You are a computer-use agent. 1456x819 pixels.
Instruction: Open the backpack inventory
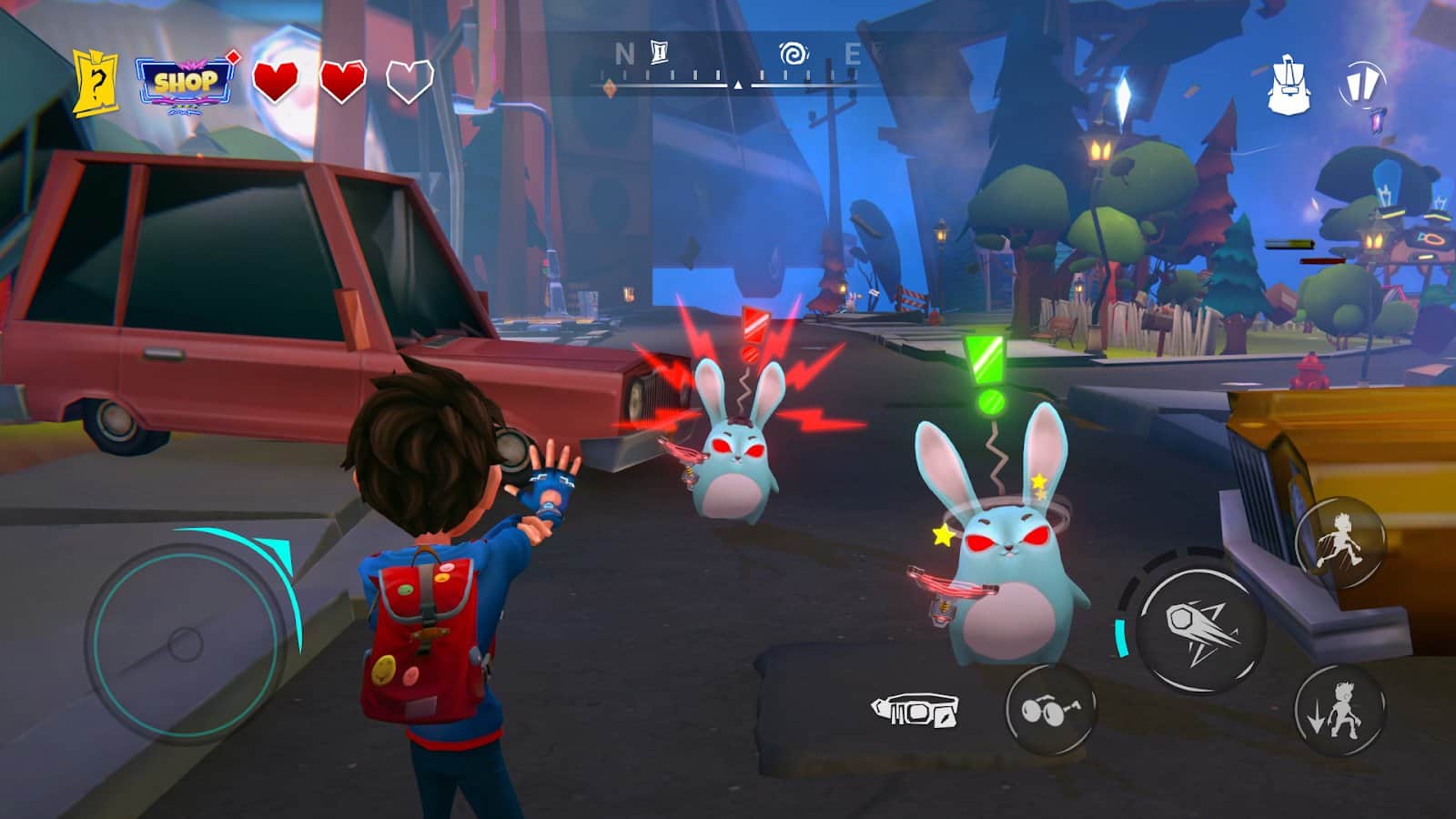coord(1288,85)
